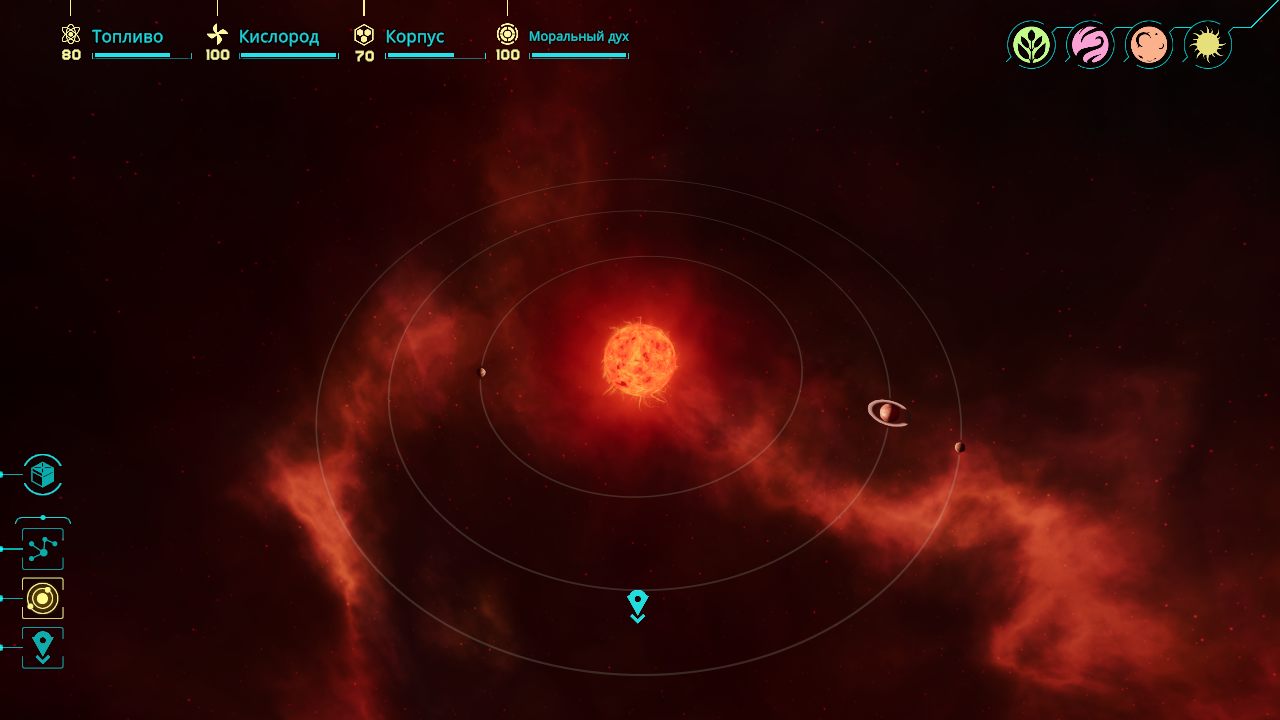Select the orange rocky planet icon
1280x720 pixels.
click(1149, 45)
